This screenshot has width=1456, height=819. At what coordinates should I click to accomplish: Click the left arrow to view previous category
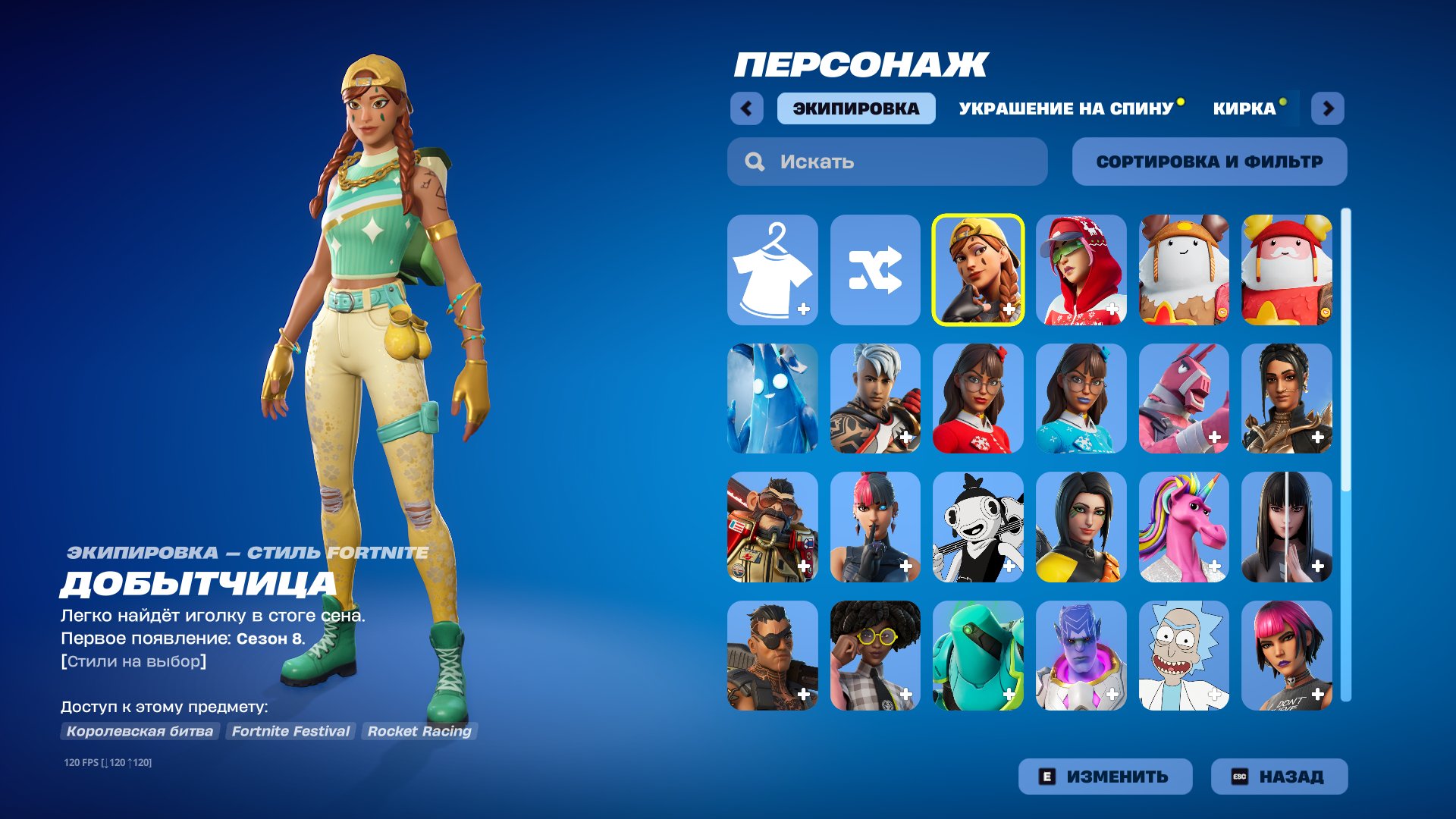click(748, 108)
